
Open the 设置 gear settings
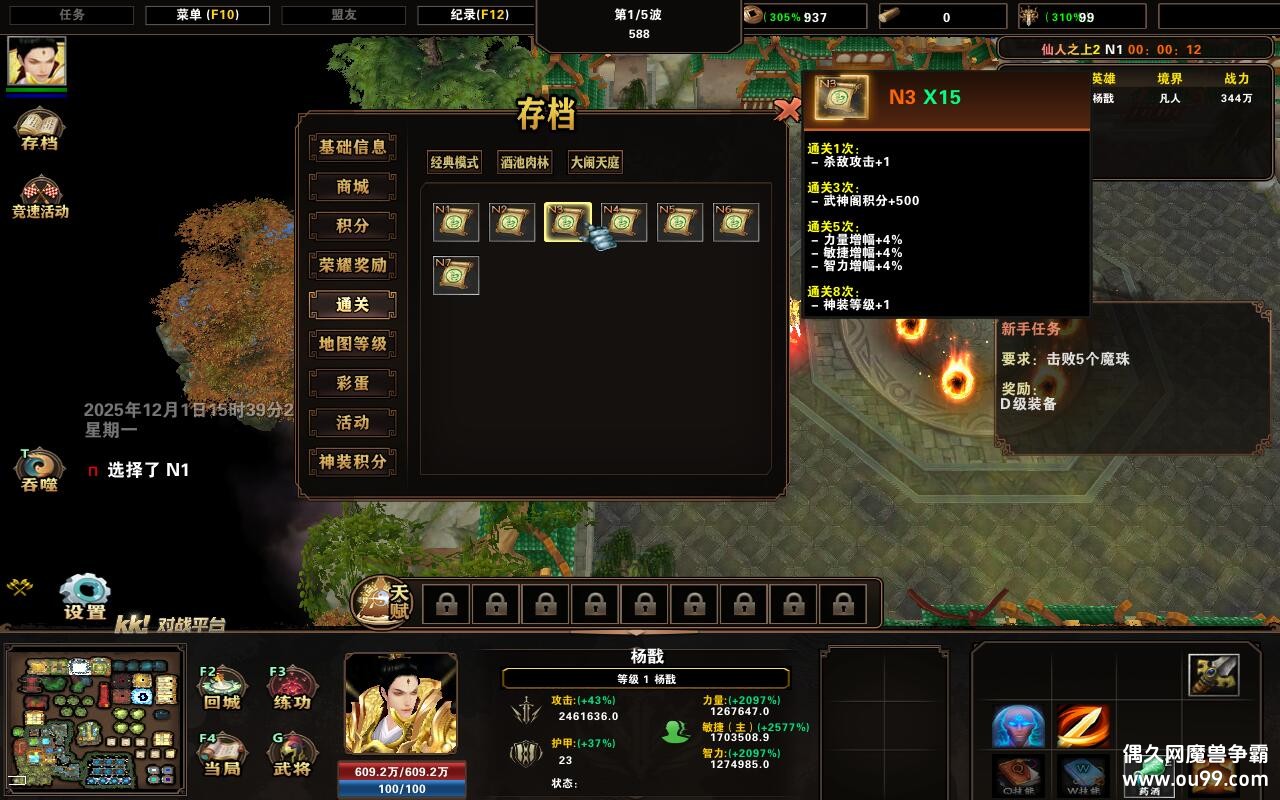(x=85, y=597)
